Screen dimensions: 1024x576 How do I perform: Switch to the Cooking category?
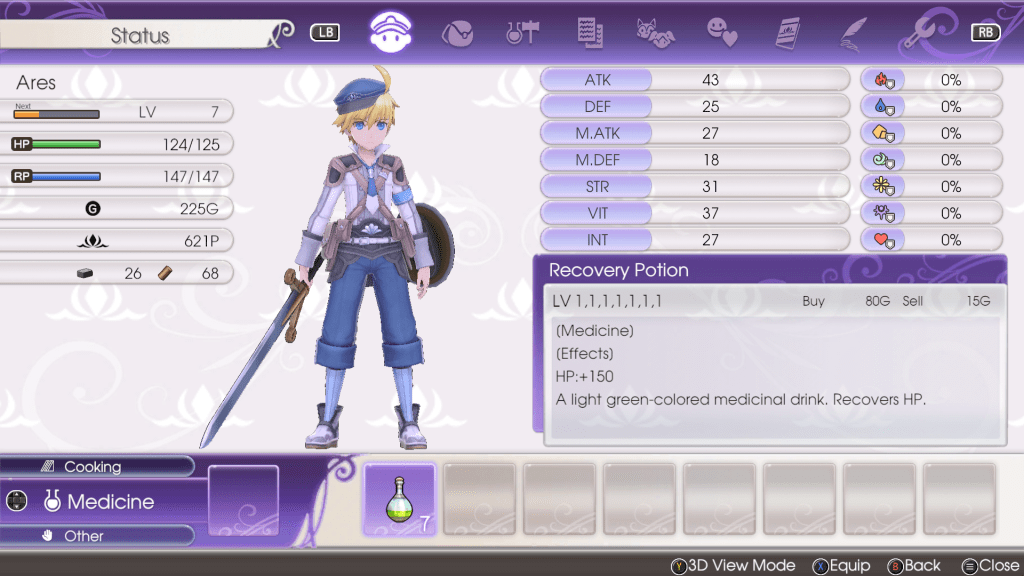point(92,467)
